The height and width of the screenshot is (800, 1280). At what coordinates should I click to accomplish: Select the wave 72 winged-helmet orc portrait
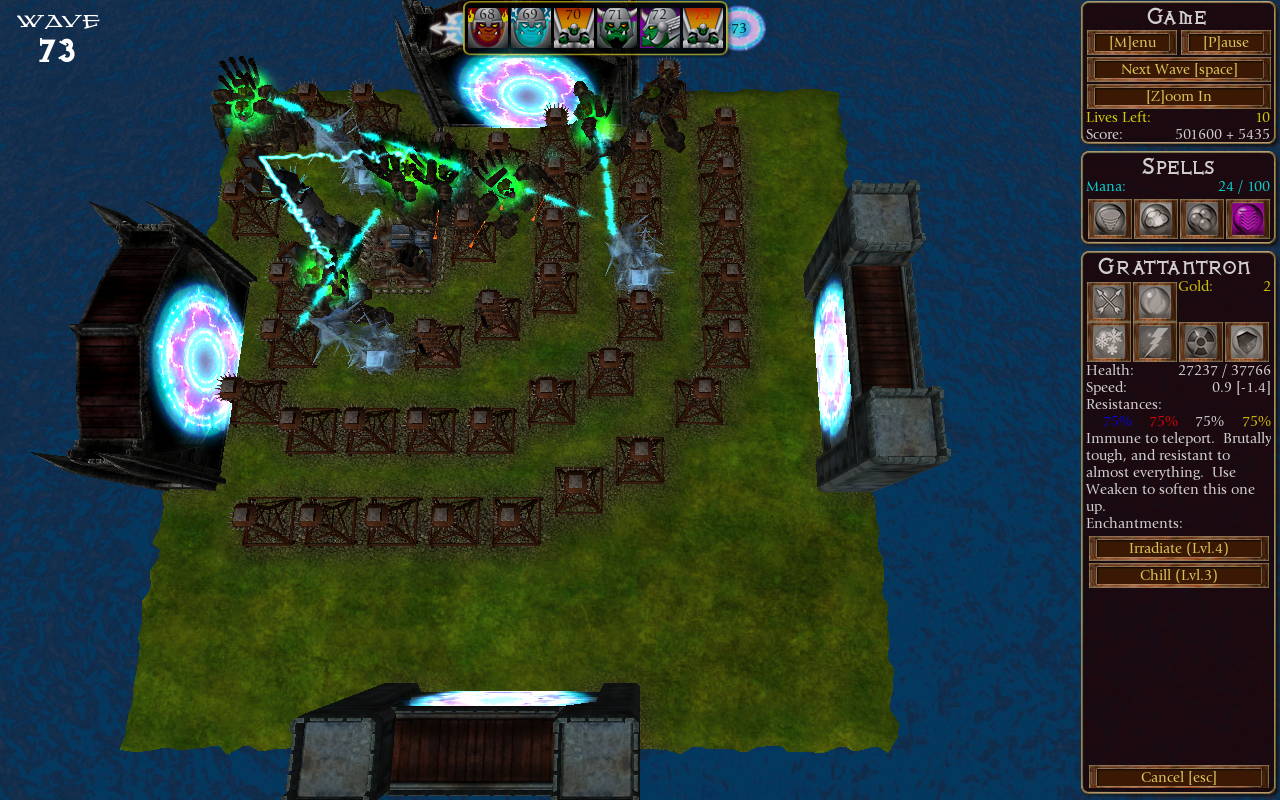click(x=660, y=28)
